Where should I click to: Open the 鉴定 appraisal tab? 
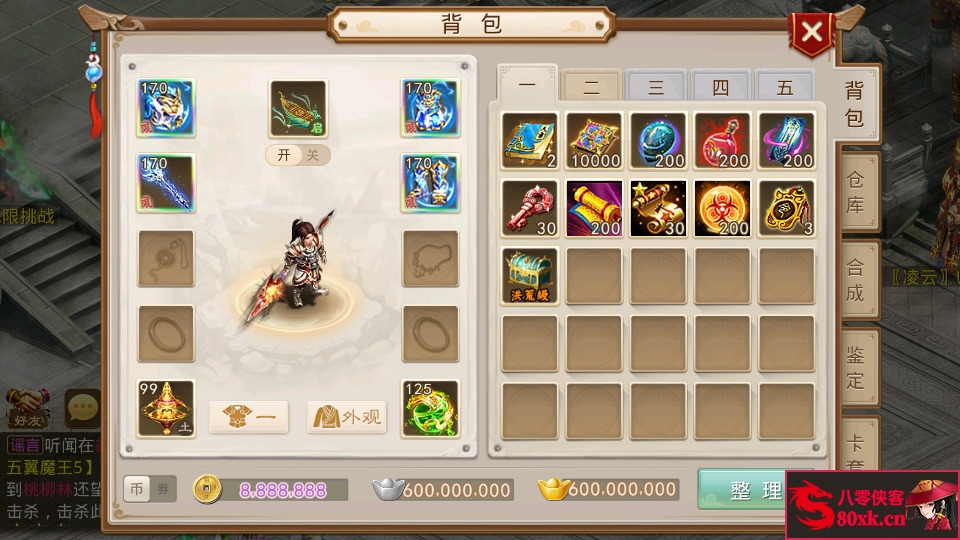(x=855, y=367)
